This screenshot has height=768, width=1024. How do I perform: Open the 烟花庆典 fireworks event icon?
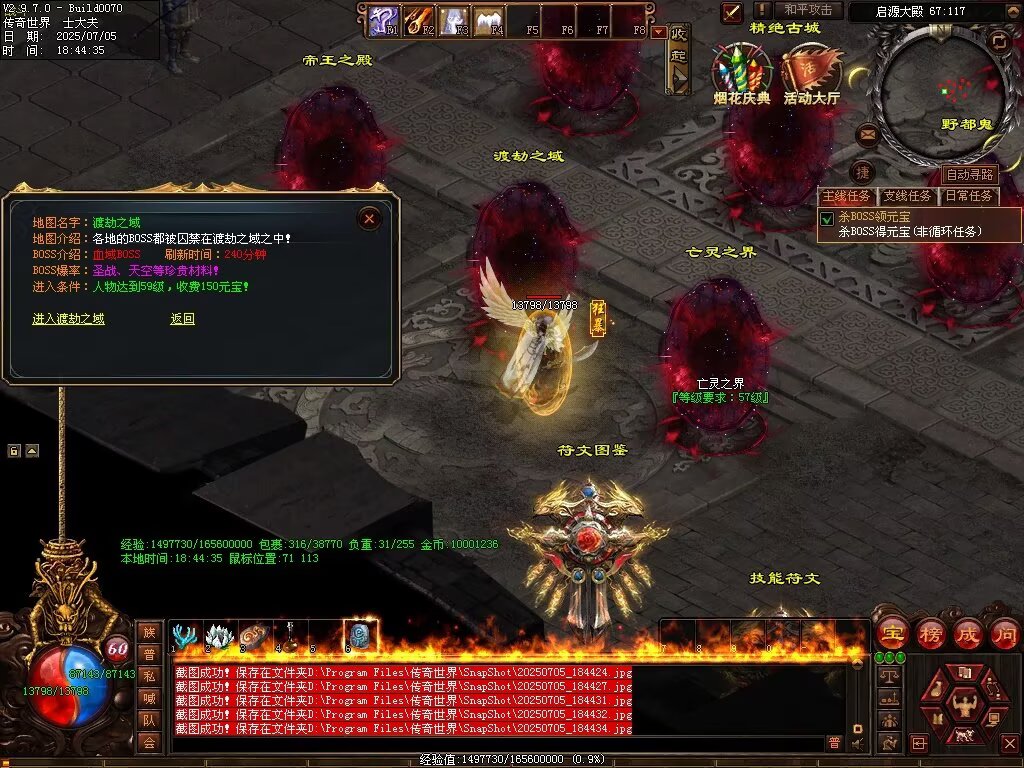[741, 70]
